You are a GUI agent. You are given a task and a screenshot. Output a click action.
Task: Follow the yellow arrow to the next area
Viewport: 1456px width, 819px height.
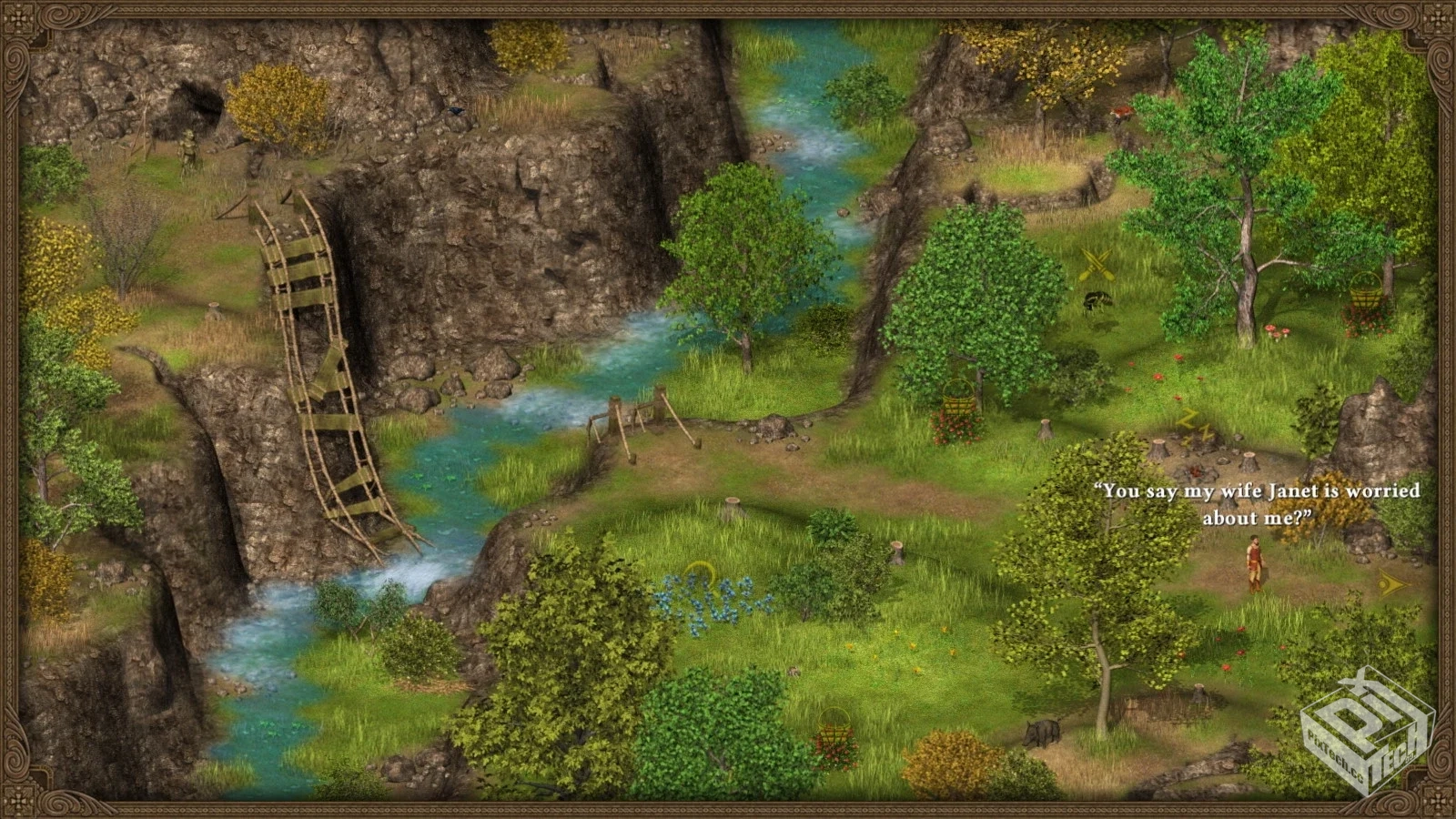click(1391, 584)
